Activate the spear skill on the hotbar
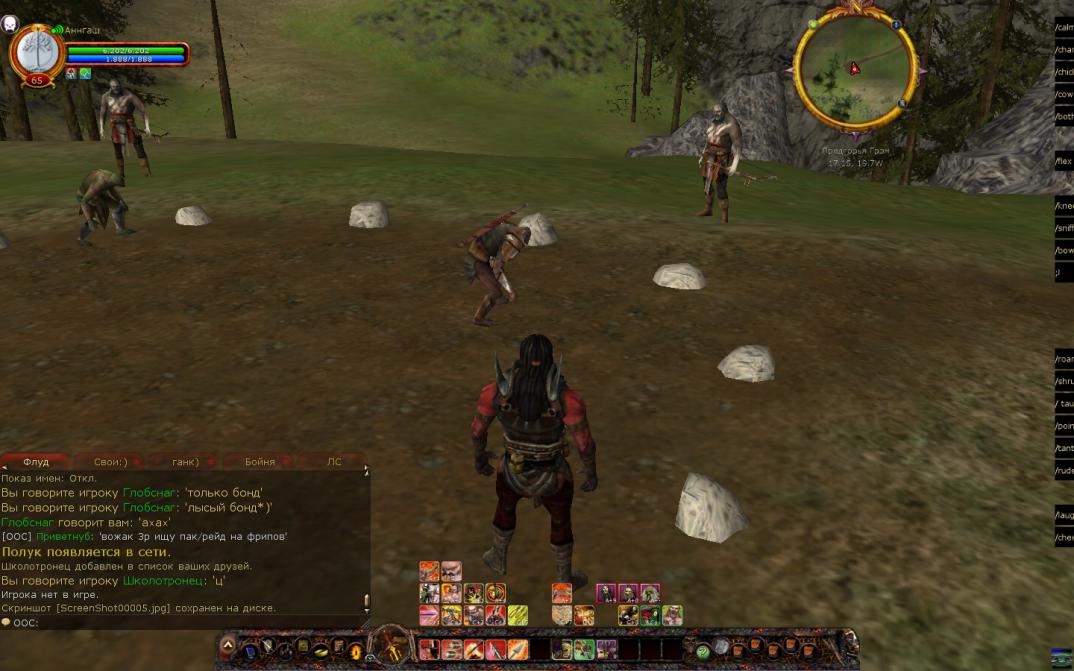The height and width of the screenshot is (671, 1074). point(517,650)
